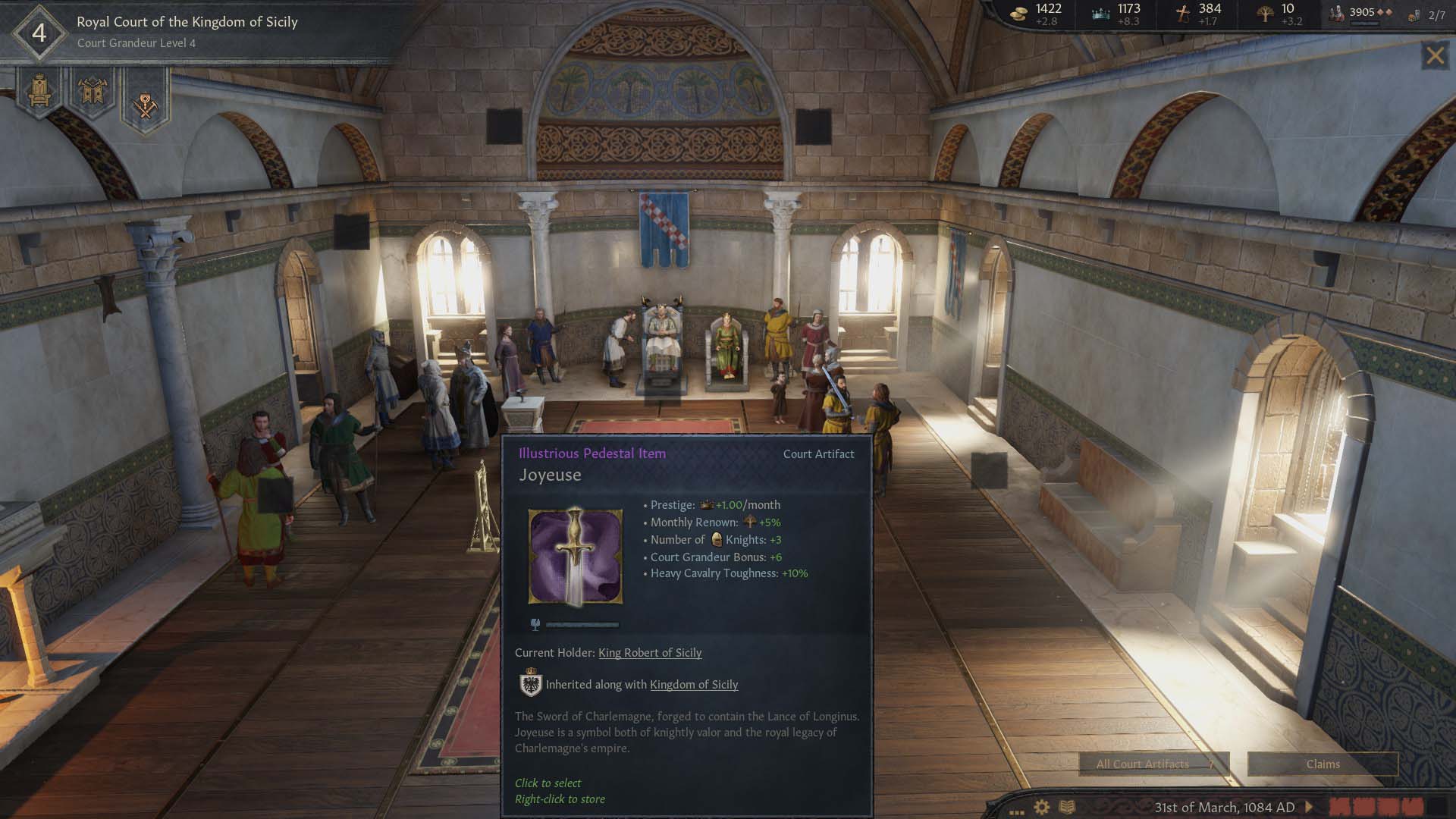Open the gear settings menu
Screen dimensions: 1456x819
[1042, 807]
